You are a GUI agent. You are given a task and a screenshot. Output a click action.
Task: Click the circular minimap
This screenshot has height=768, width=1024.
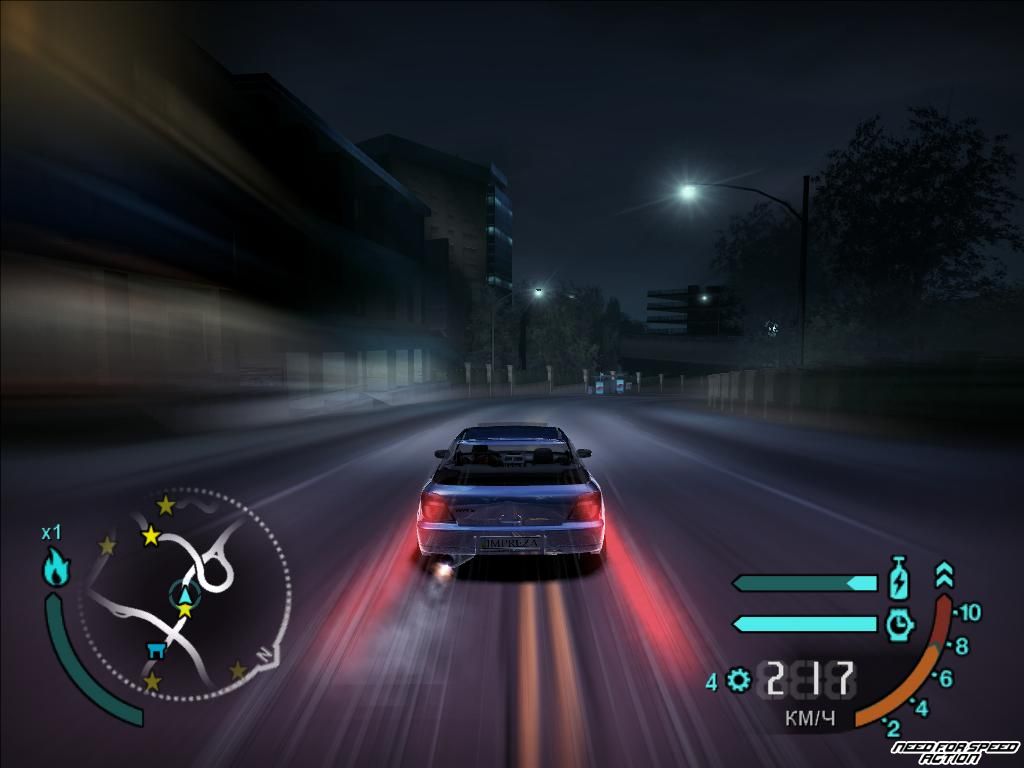[x=186, y=592]
